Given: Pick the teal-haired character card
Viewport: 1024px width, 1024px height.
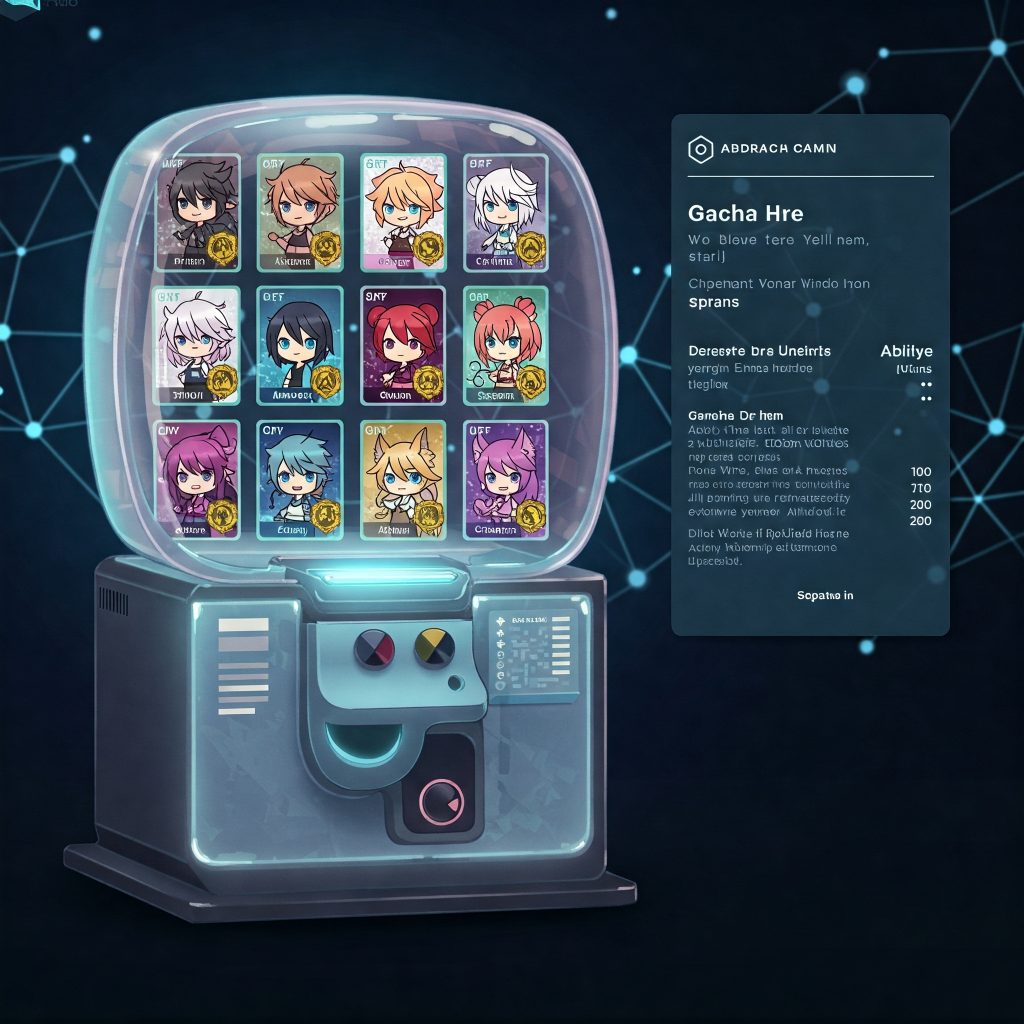Looking at the screenshot, I should click(300, 480).
